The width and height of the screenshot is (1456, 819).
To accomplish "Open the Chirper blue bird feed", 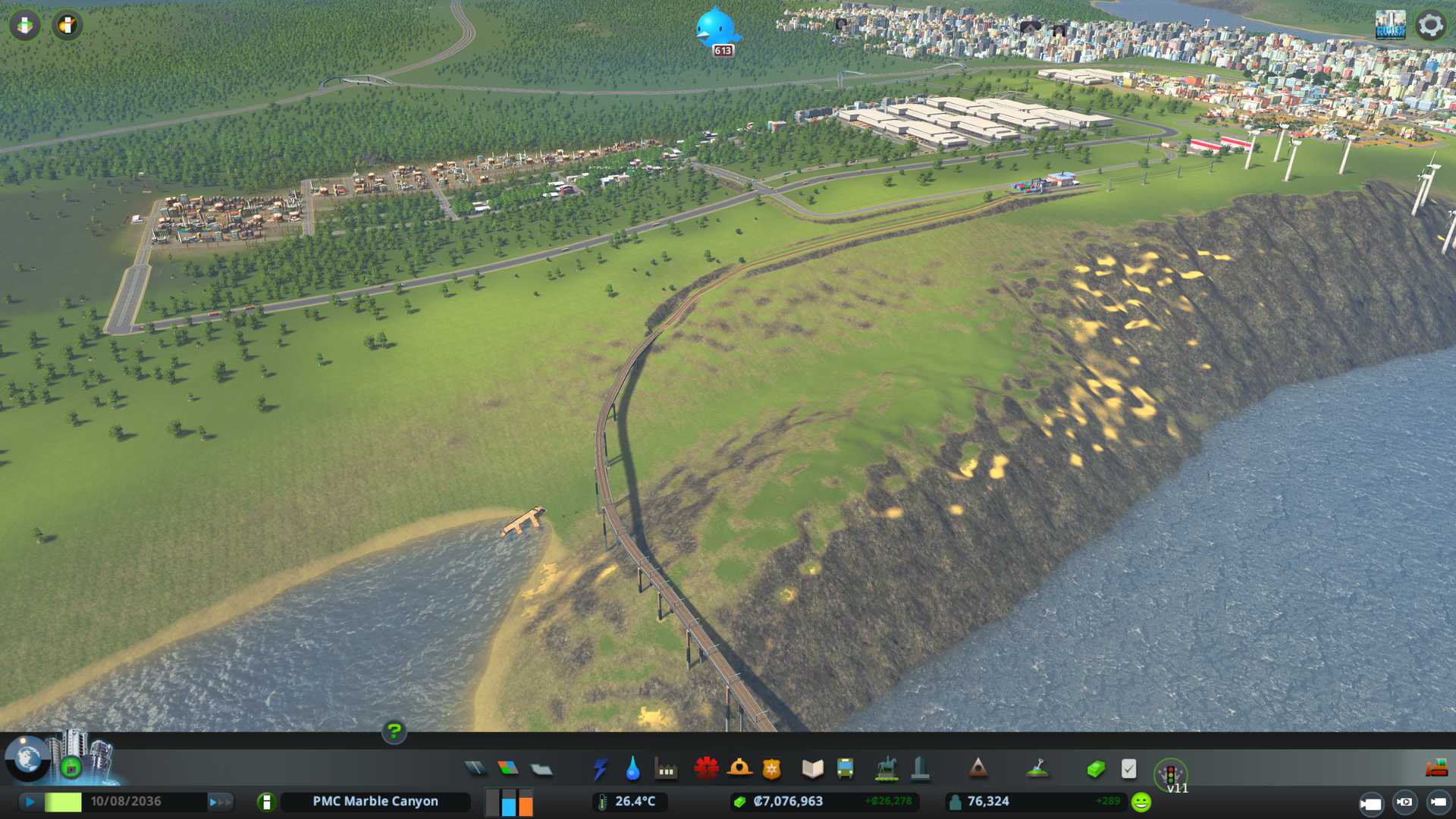I will point(716,29).
